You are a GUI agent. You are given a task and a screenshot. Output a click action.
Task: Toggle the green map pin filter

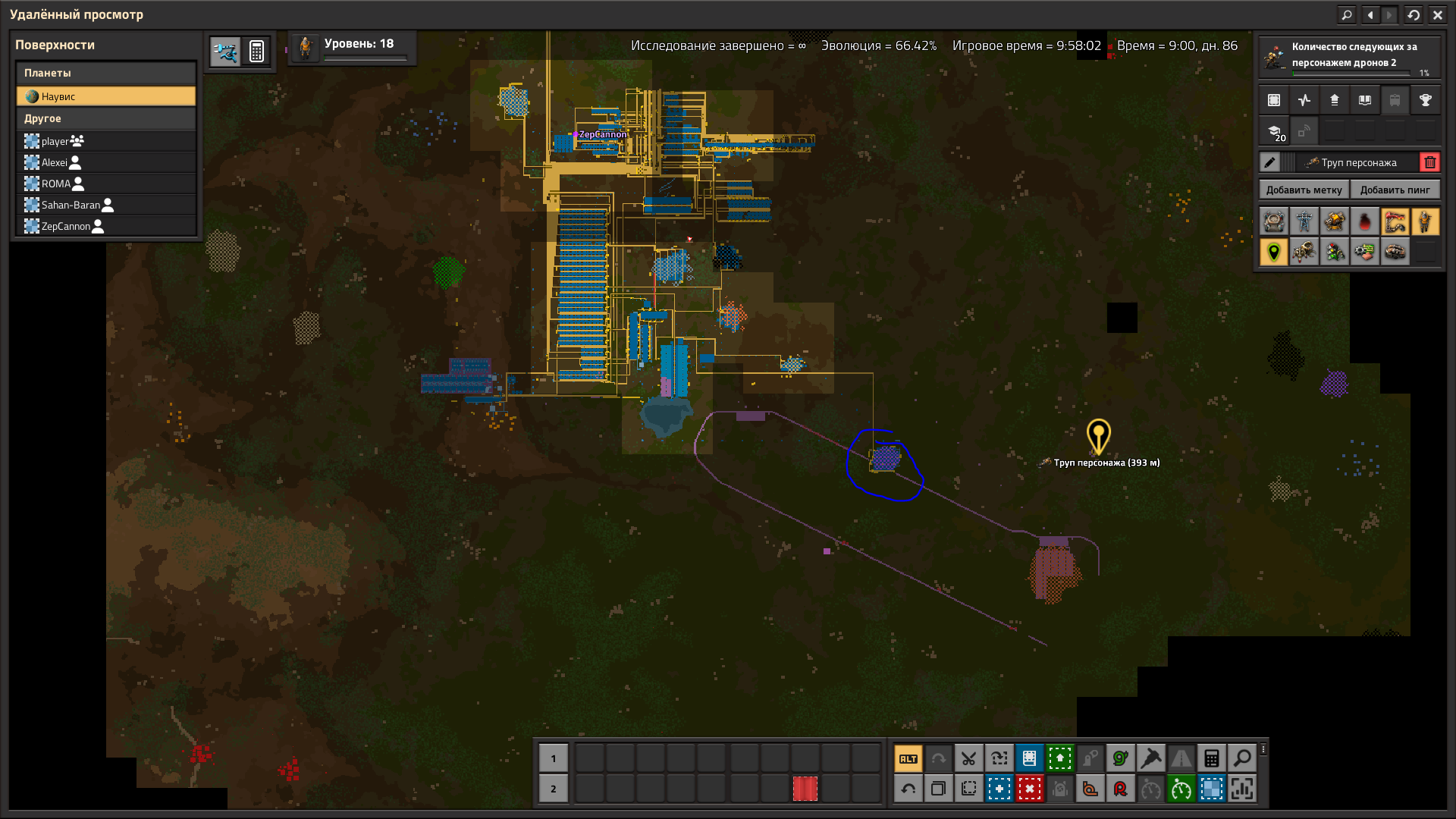[x=1274, y=252]
